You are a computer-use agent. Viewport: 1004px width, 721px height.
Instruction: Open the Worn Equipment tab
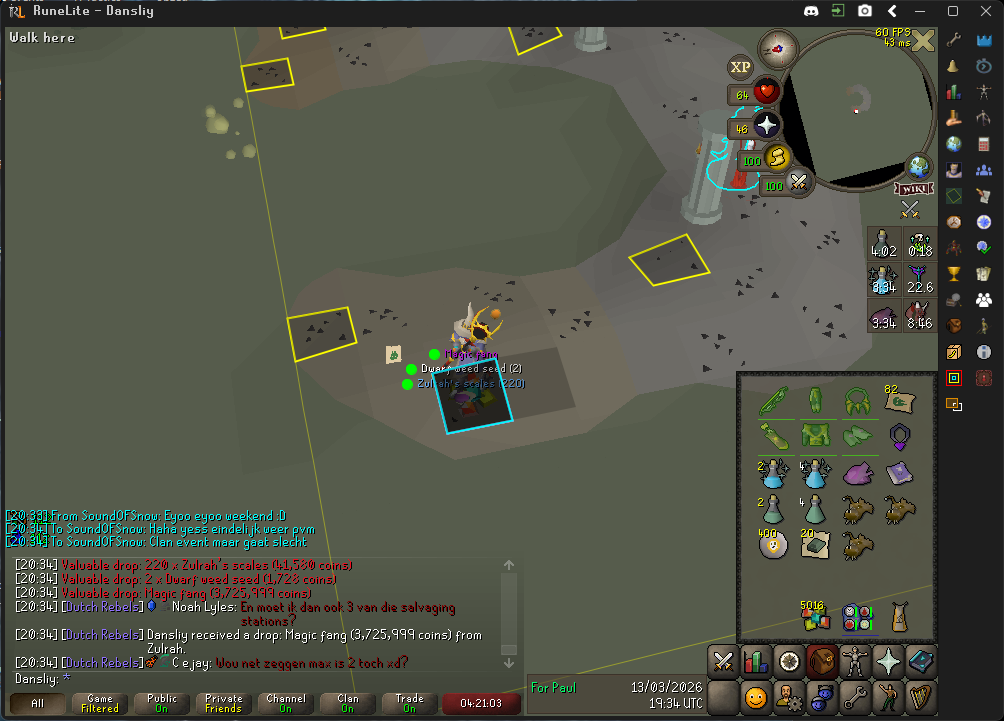[856, 660]
